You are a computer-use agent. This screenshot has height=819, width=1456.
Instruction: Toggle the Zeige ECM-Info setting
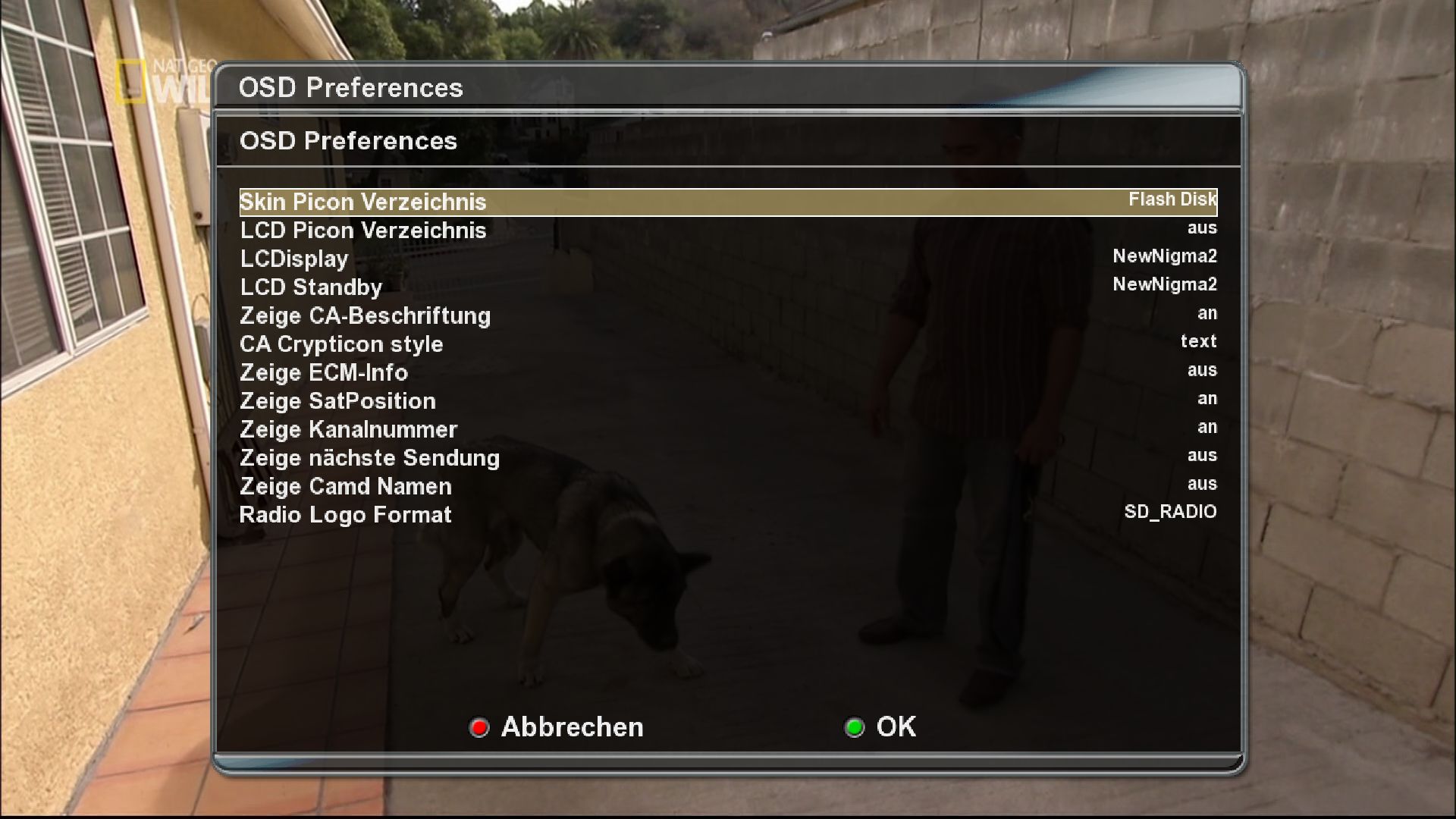728,372
